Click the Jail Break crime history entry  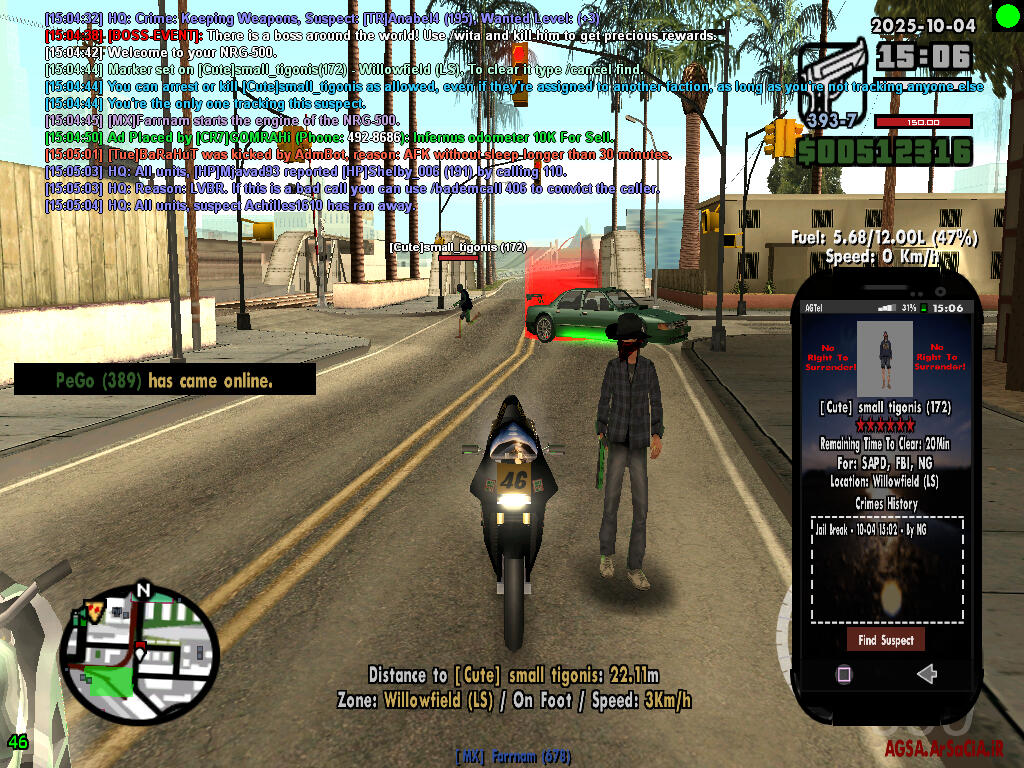point(857,529)
